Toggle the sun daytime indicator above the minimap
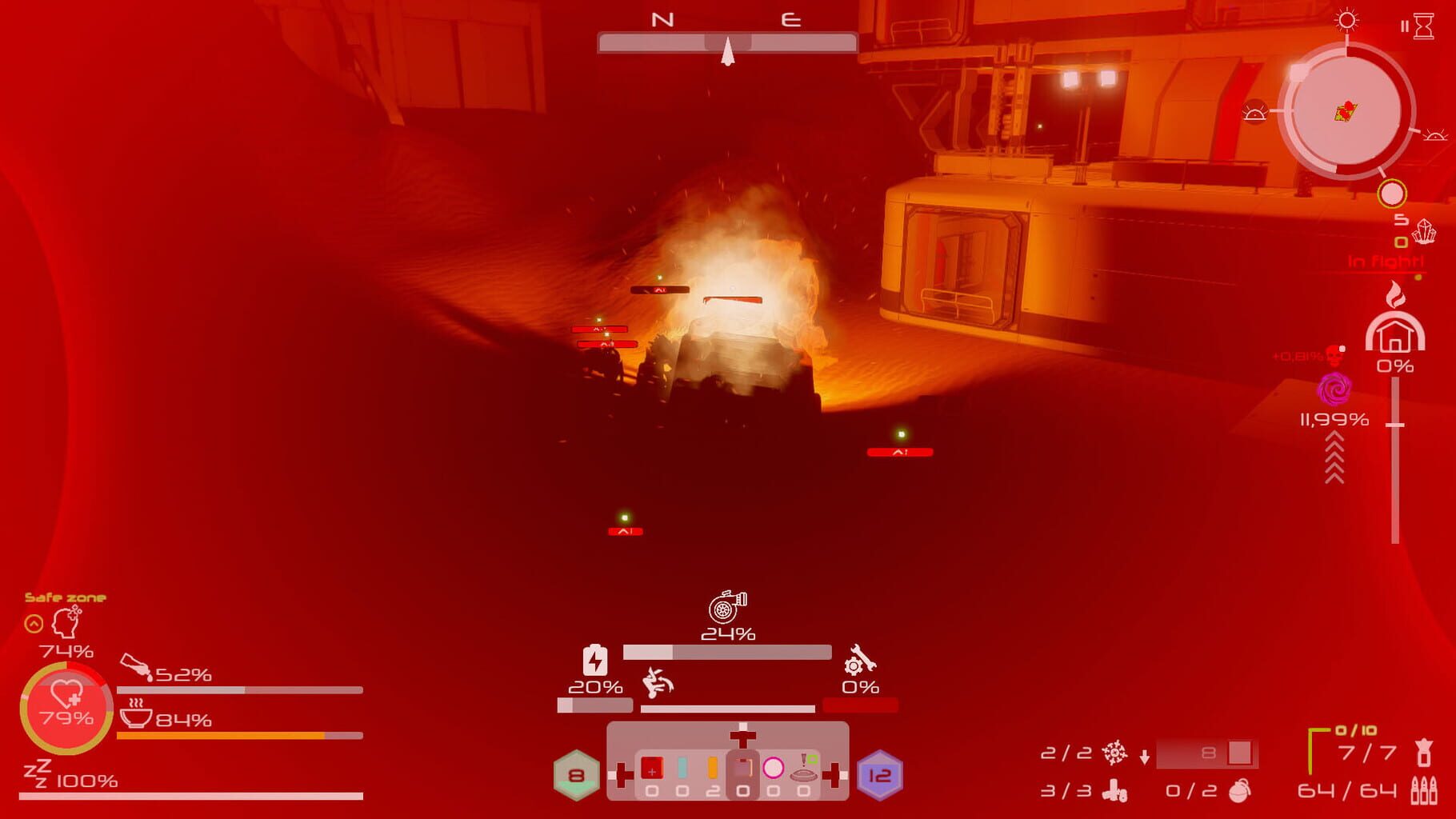This screenshot has width=1456, height=819. click(x=1347, y=21)
